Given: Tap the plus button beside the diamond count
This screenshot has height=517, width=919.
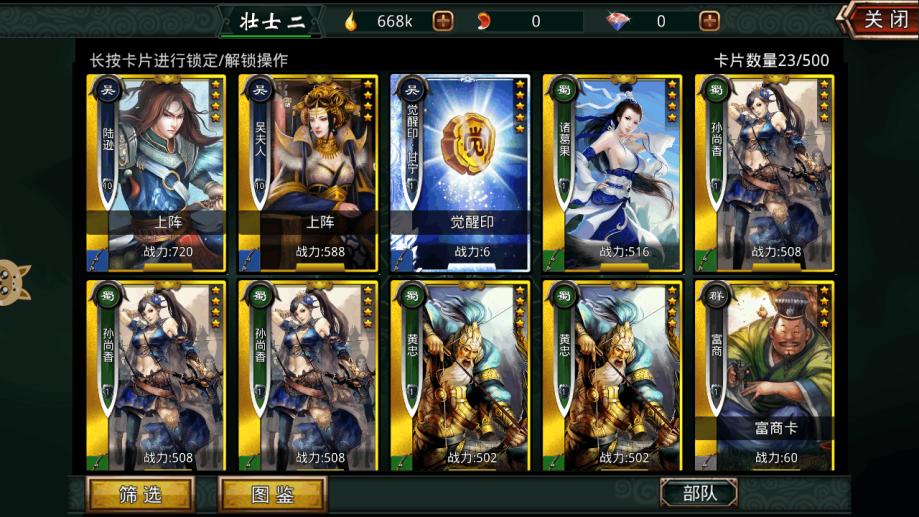Looking at the screenshot, I should point(709,21).
